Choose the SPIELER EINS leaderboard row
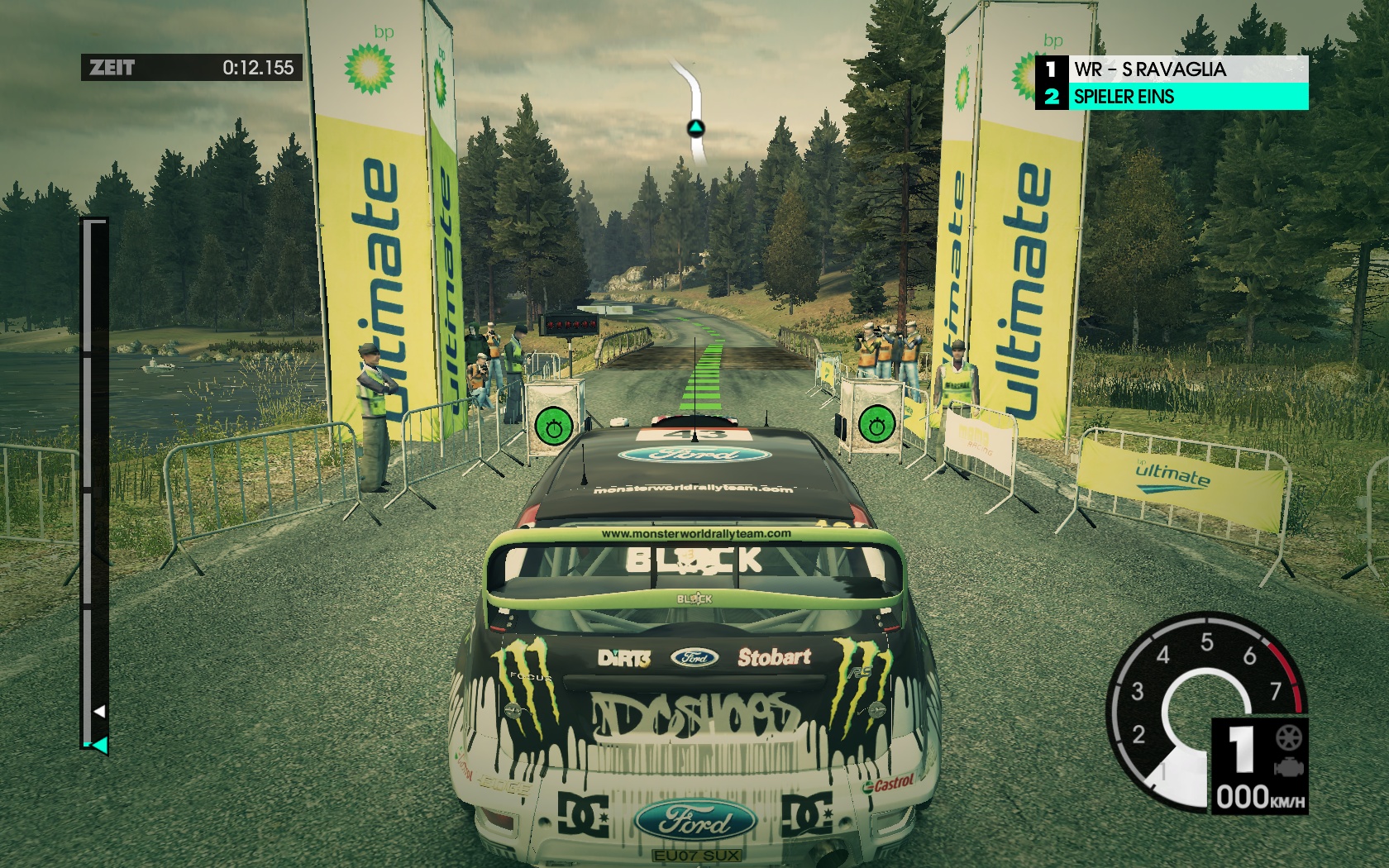Viewport: 1389px width, 868px height. point(1172,97)
